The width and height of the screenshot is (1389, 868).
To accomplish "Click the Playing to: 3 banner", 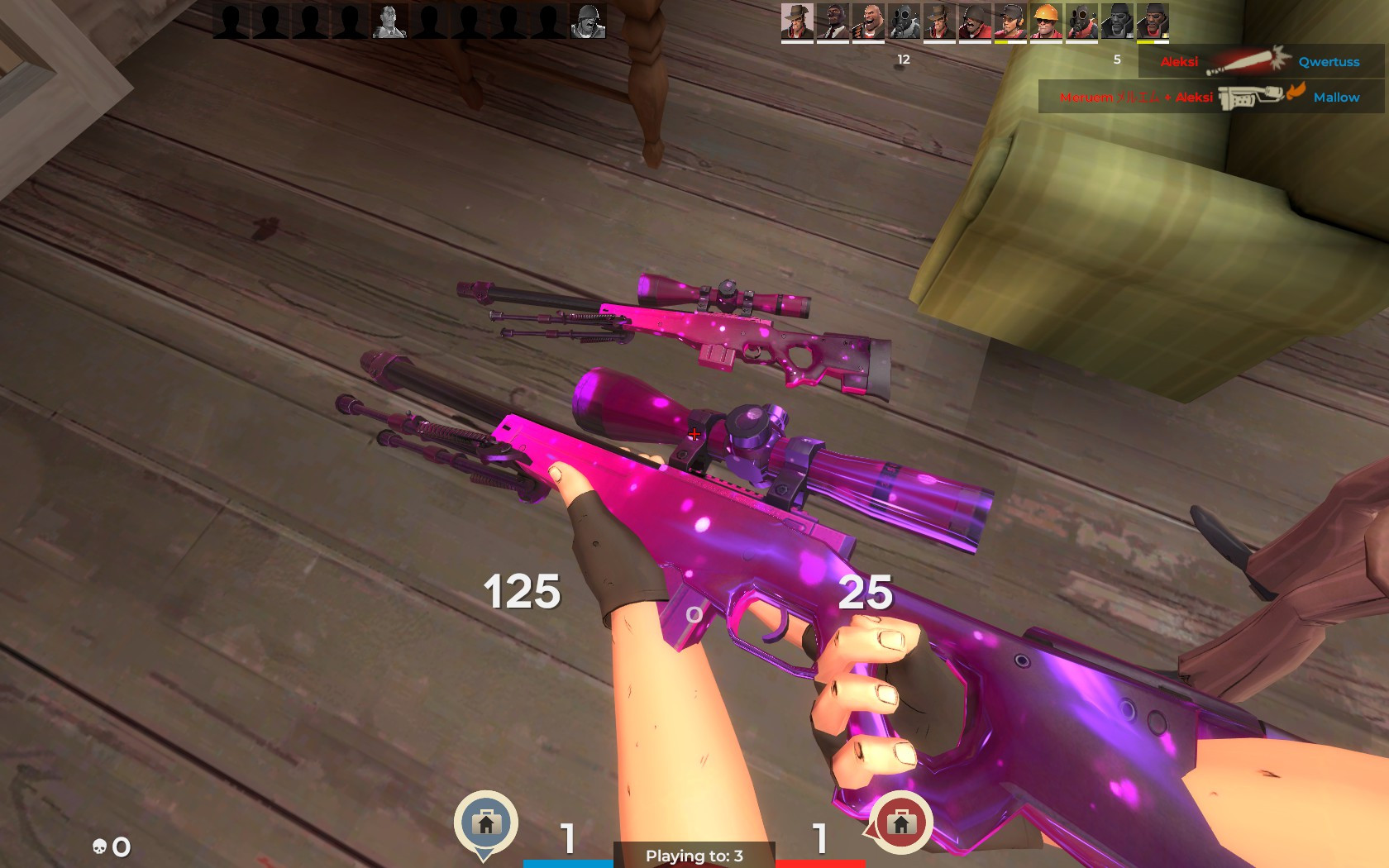I will pyautogui.click(x=694, y=857).
